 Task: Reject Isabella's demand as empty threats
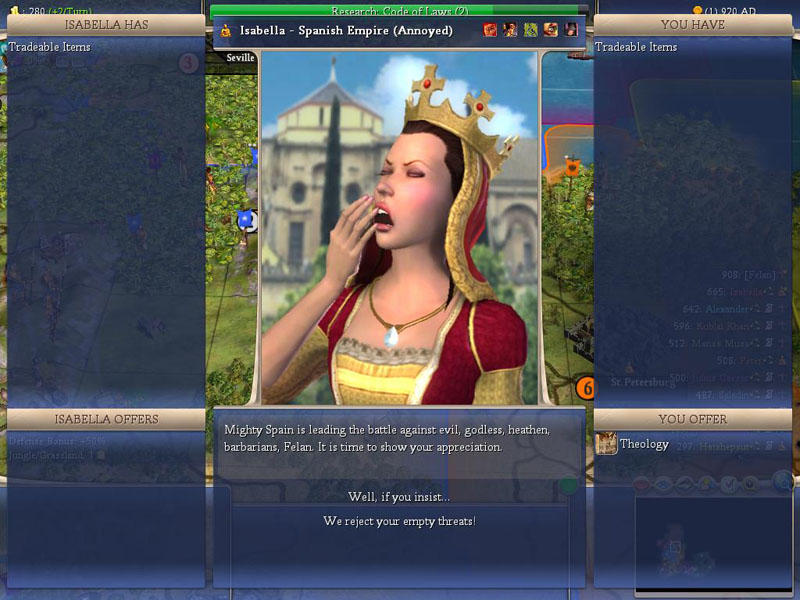coord(399,521)
